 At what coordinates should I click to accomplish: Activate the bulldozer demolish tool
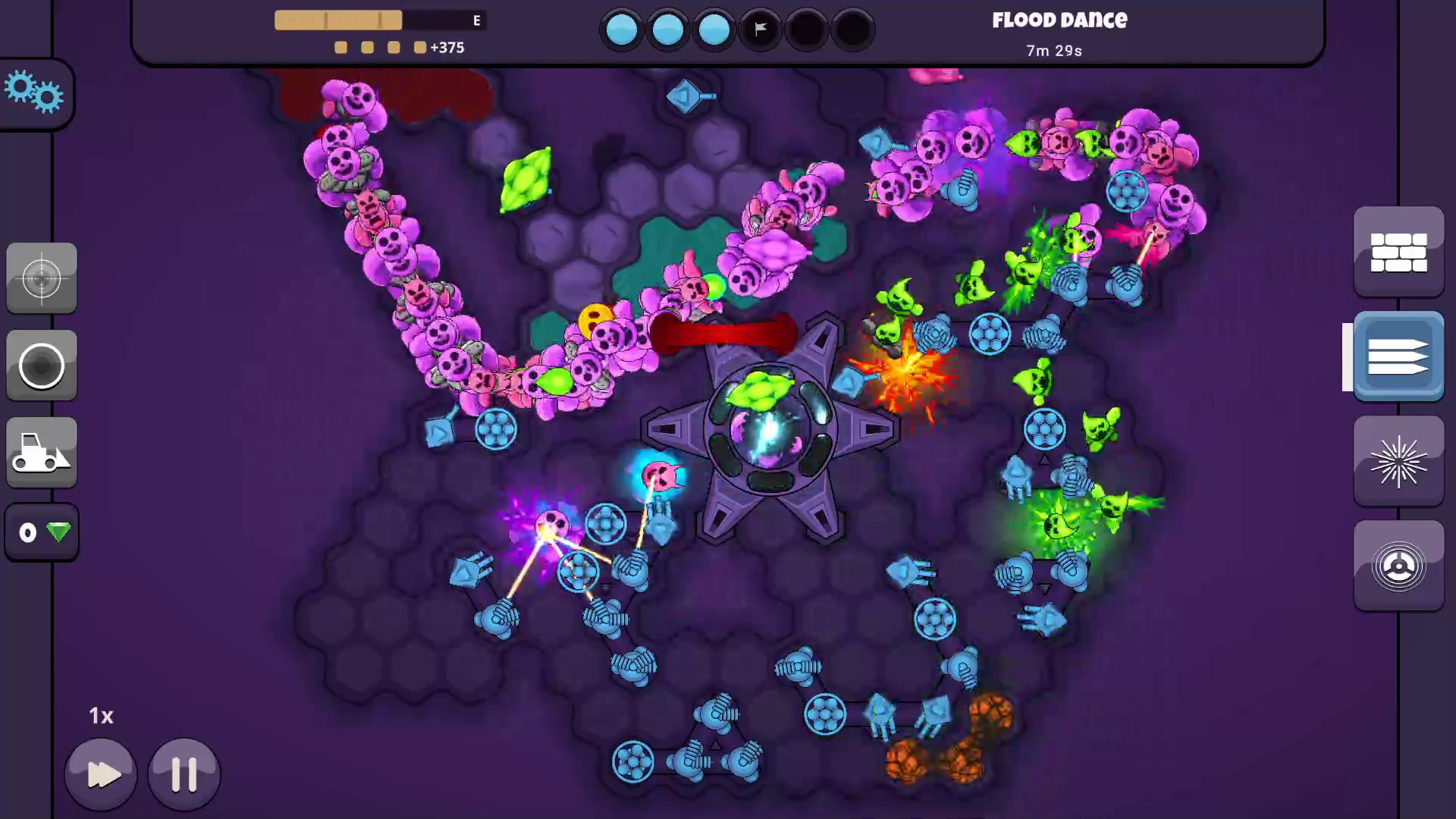coord(42,454)
